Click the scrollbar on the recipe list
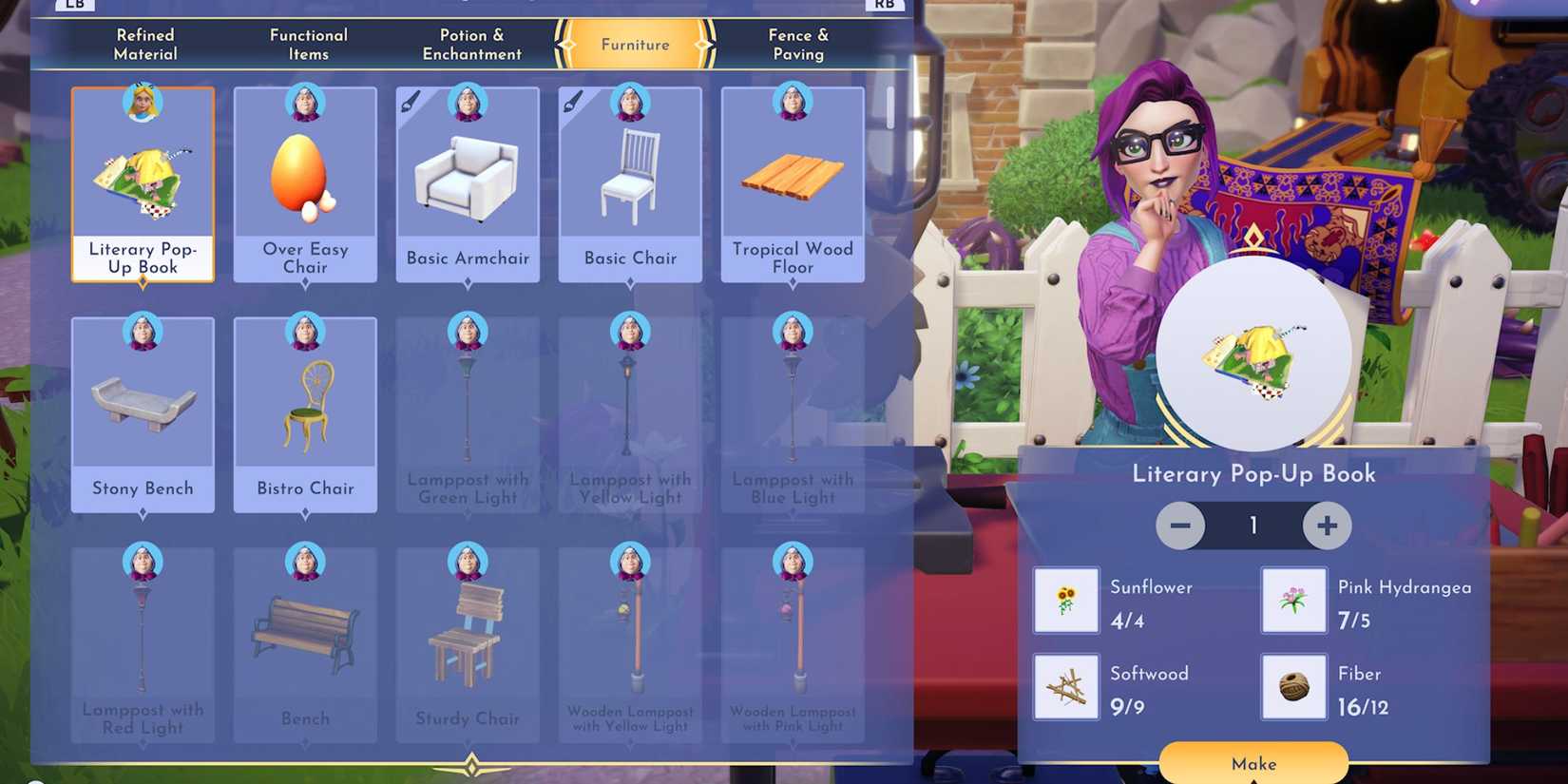The width and height of the screenshot is (1568, 784). pos(891,105)
